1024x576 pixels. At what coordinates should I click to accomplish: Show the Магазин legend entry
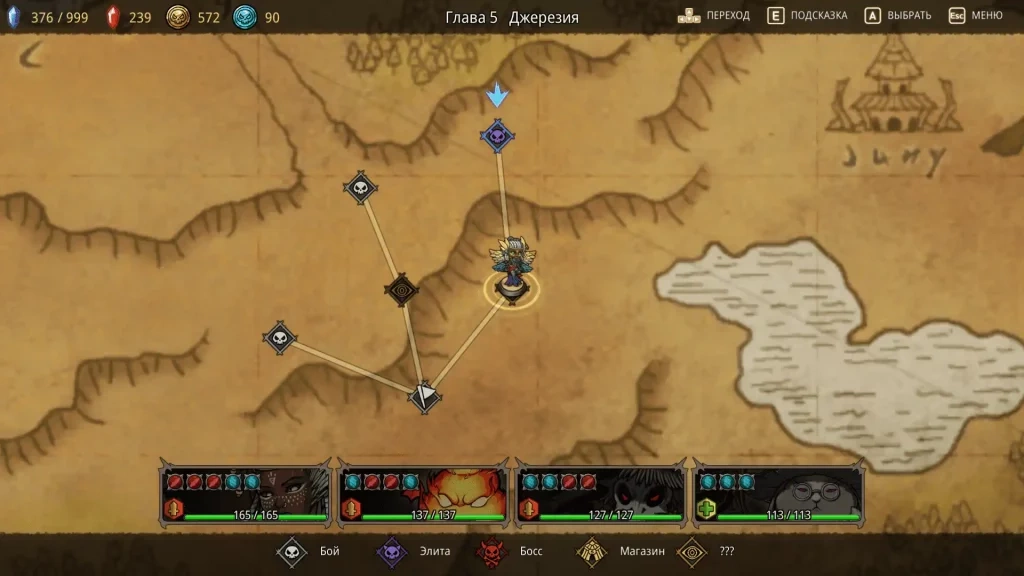point(617,551)
